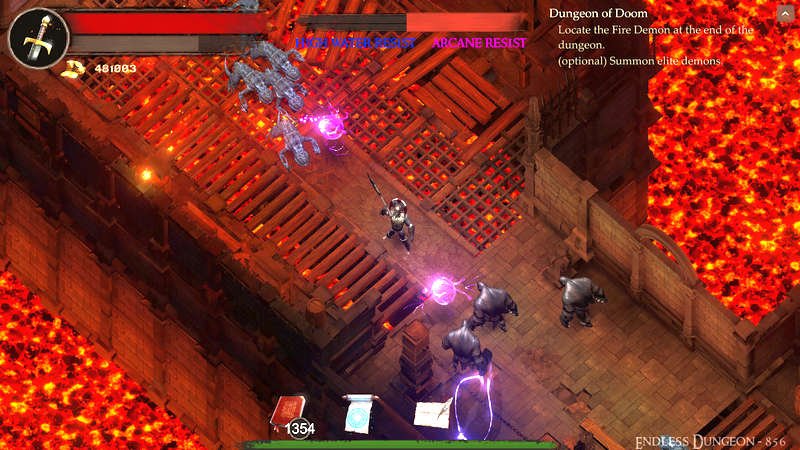Select the Dungeon of Doom quest title
The width and height of the screenshot is (800, 450).
(598, 14)
